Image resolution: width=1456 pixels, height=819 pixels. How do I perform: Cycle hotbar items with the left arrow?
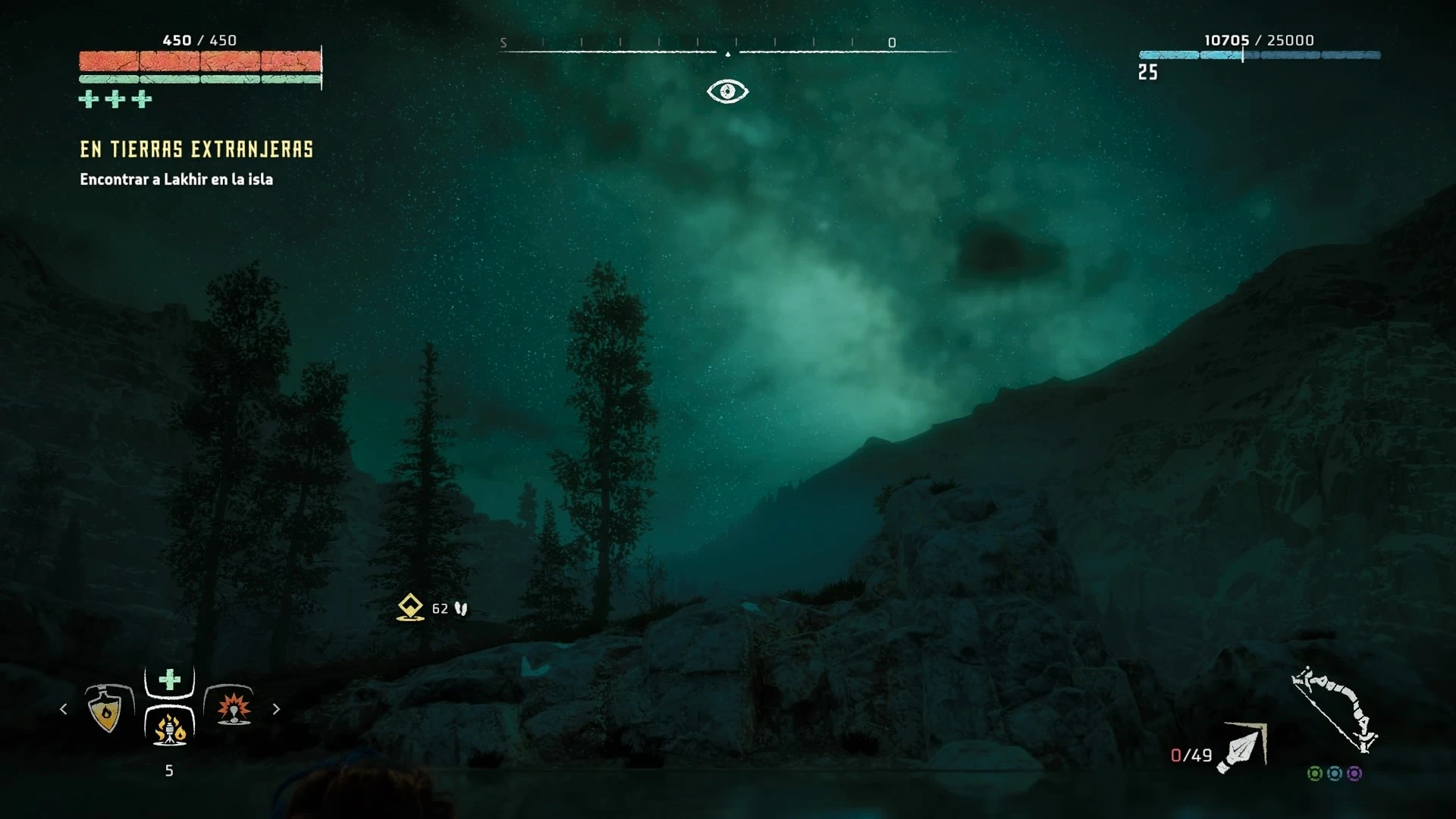[x=64, y=709]
